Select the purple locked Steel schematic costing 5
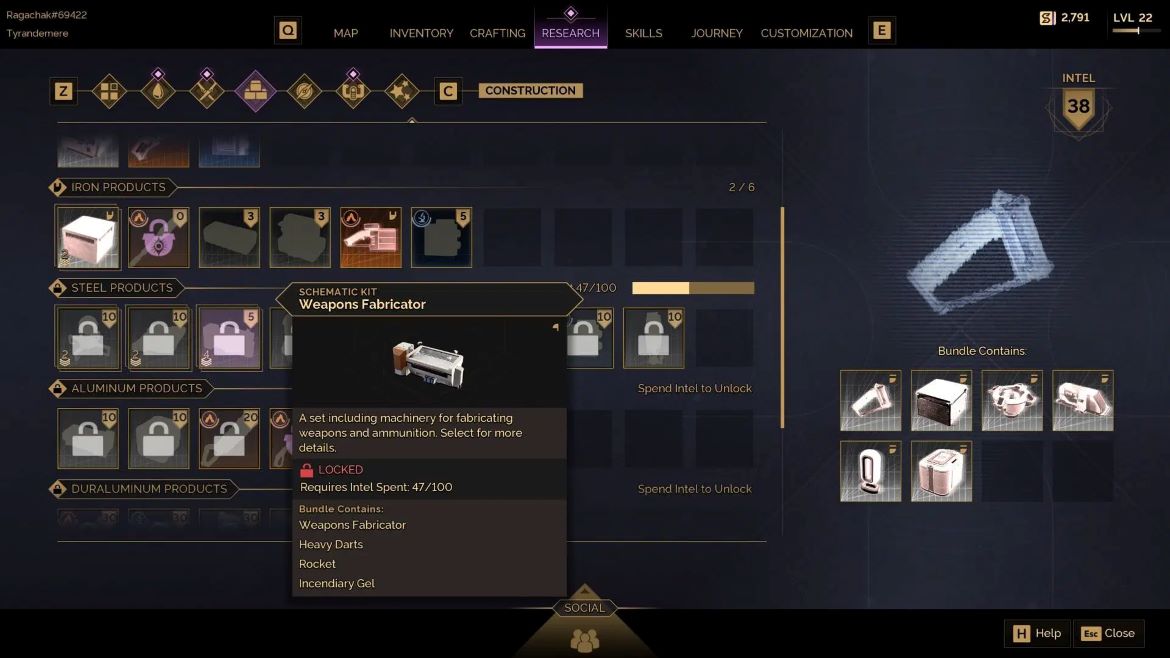1170x658 pixels. (x=230, y=338)
